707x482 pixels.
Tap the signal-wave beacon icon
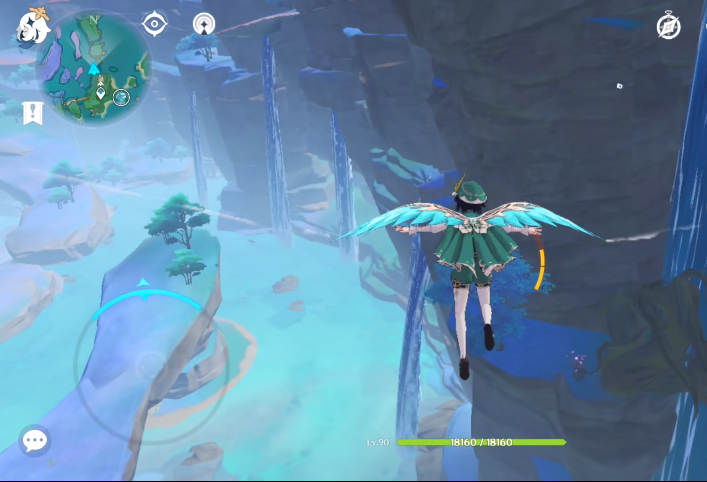[x=205, y=23]
